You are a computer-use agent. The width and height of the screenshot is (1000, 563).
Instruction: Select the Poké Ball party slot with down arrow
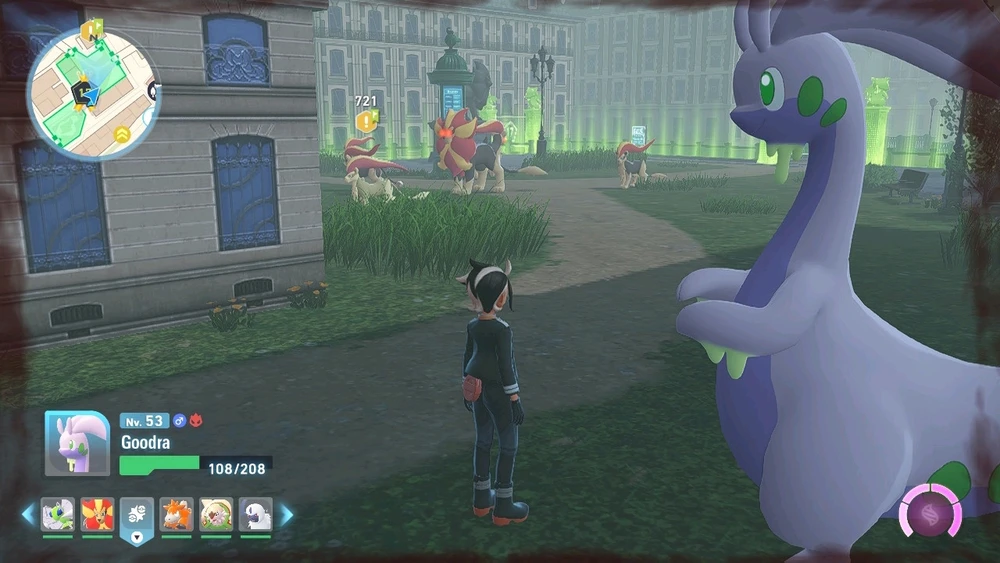tap(137, 518)
